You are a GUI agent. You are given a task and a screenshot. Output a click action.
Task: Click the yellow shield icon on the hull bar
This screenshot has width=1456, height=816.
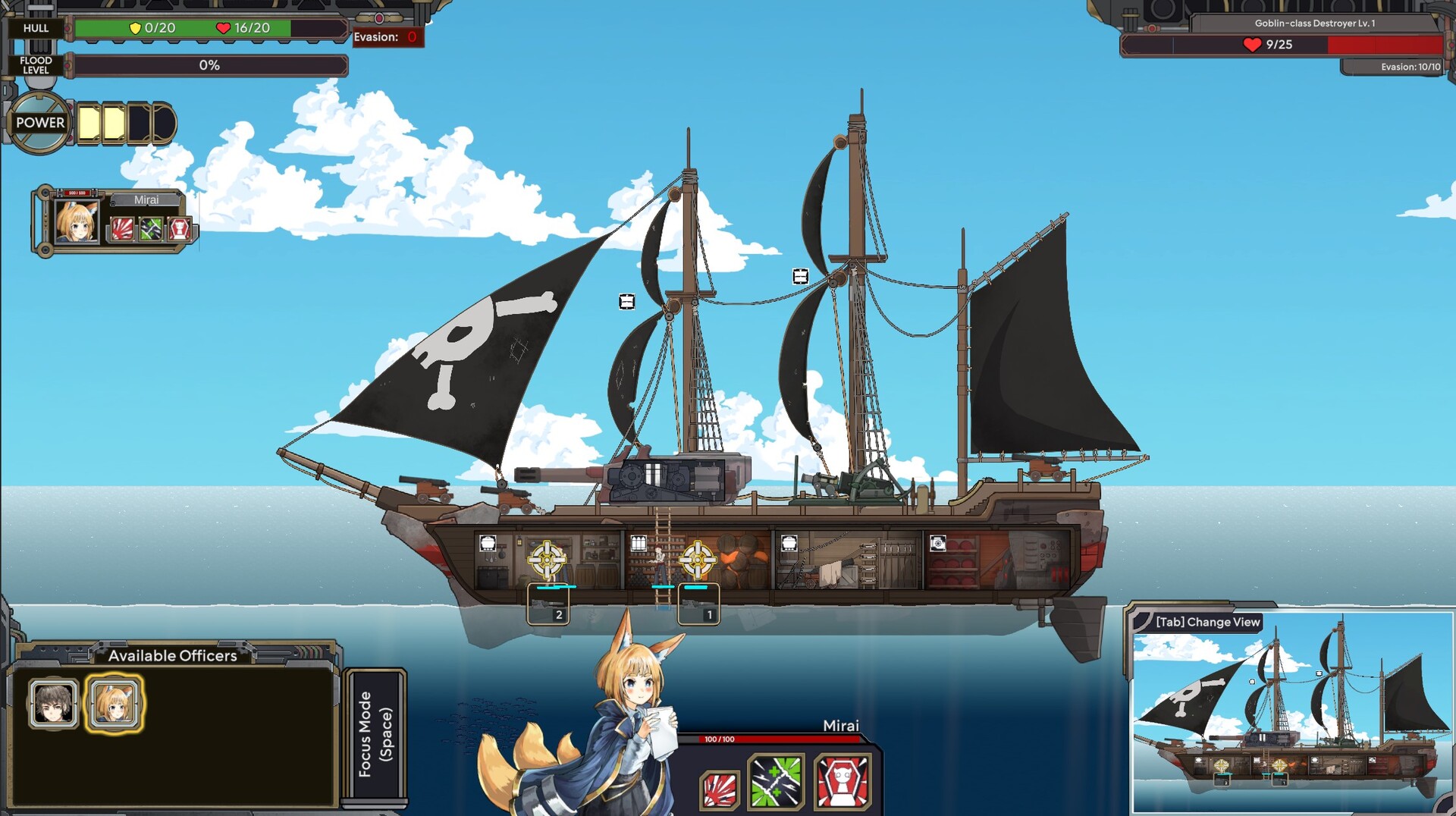point(136,29)
